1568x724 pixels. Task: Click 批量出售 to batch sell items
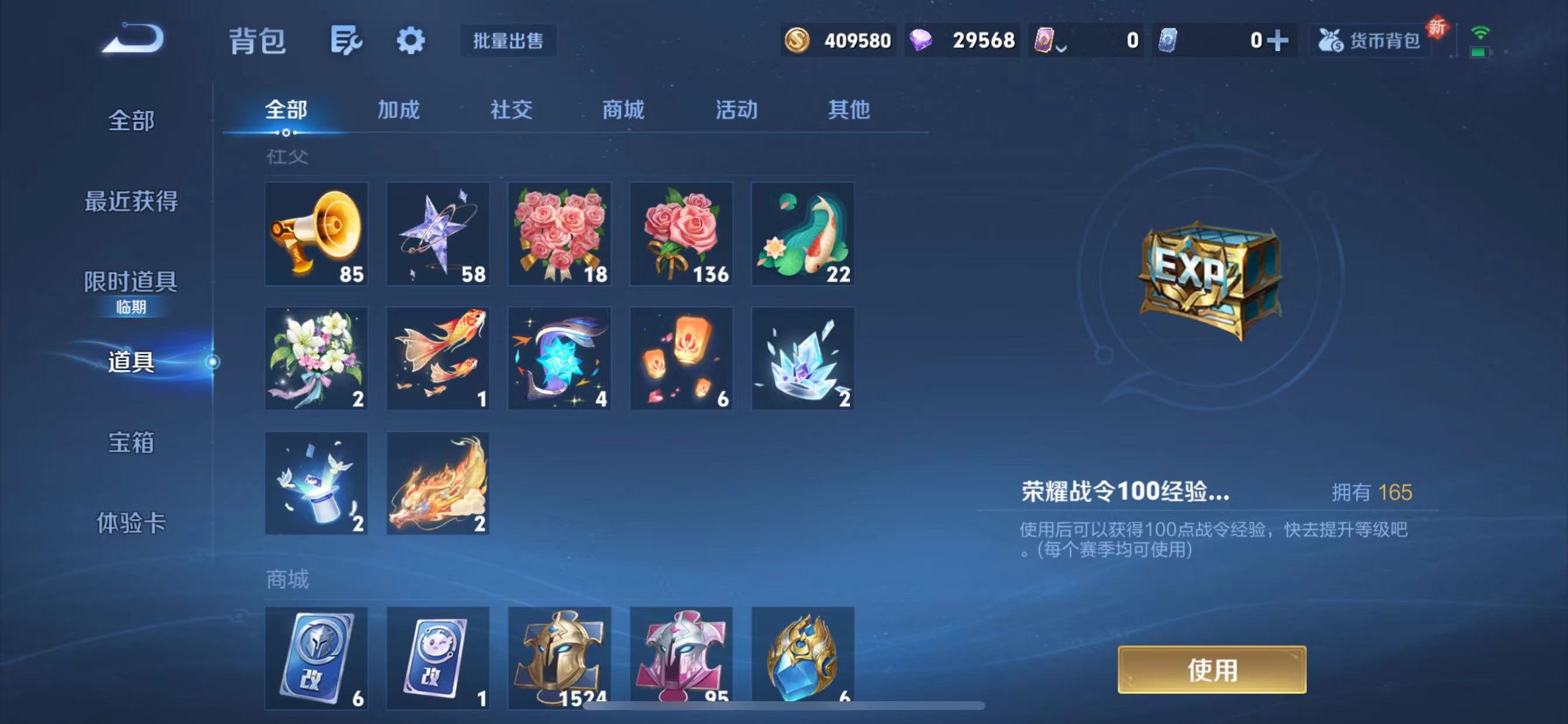508,41
